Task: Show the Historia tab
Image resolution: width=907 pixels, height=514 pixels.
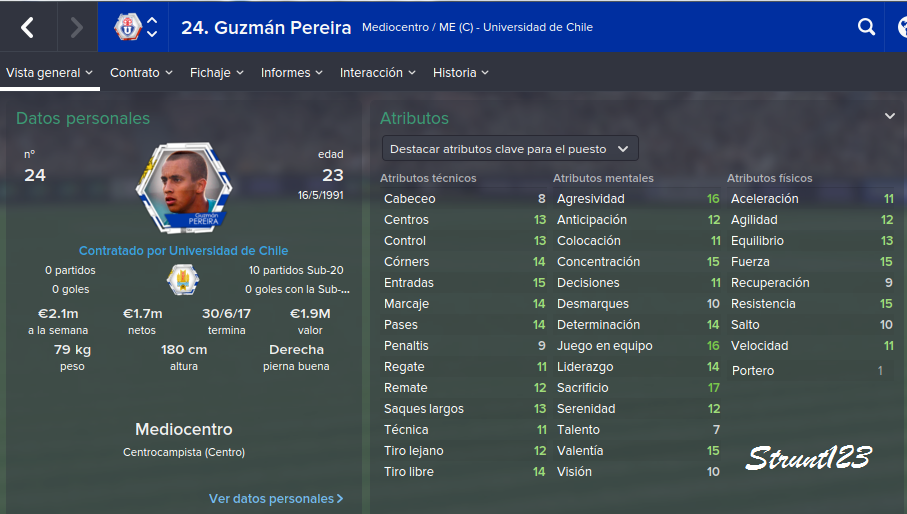Action: [x=461, y=73]
